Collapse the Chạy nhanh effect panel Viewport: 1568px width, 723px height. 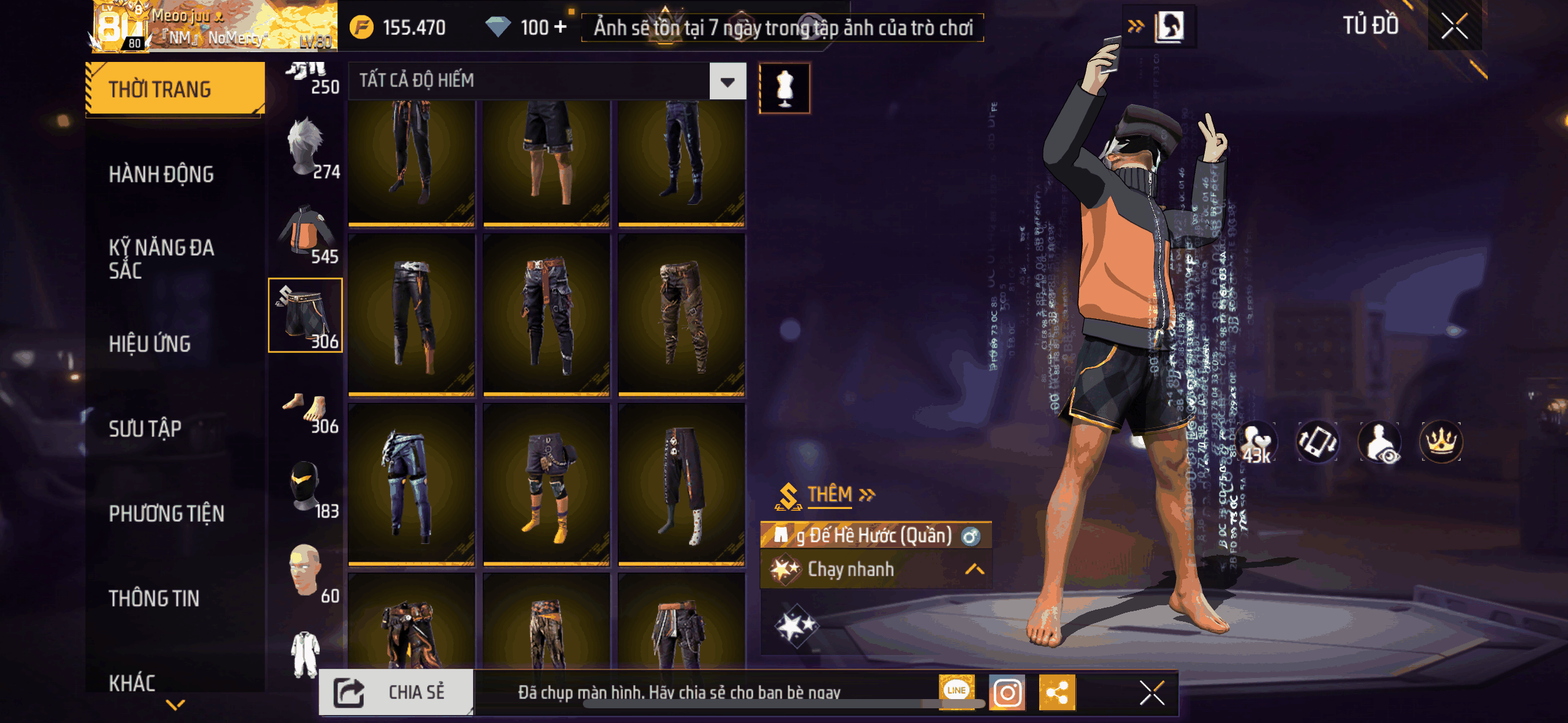974,570
